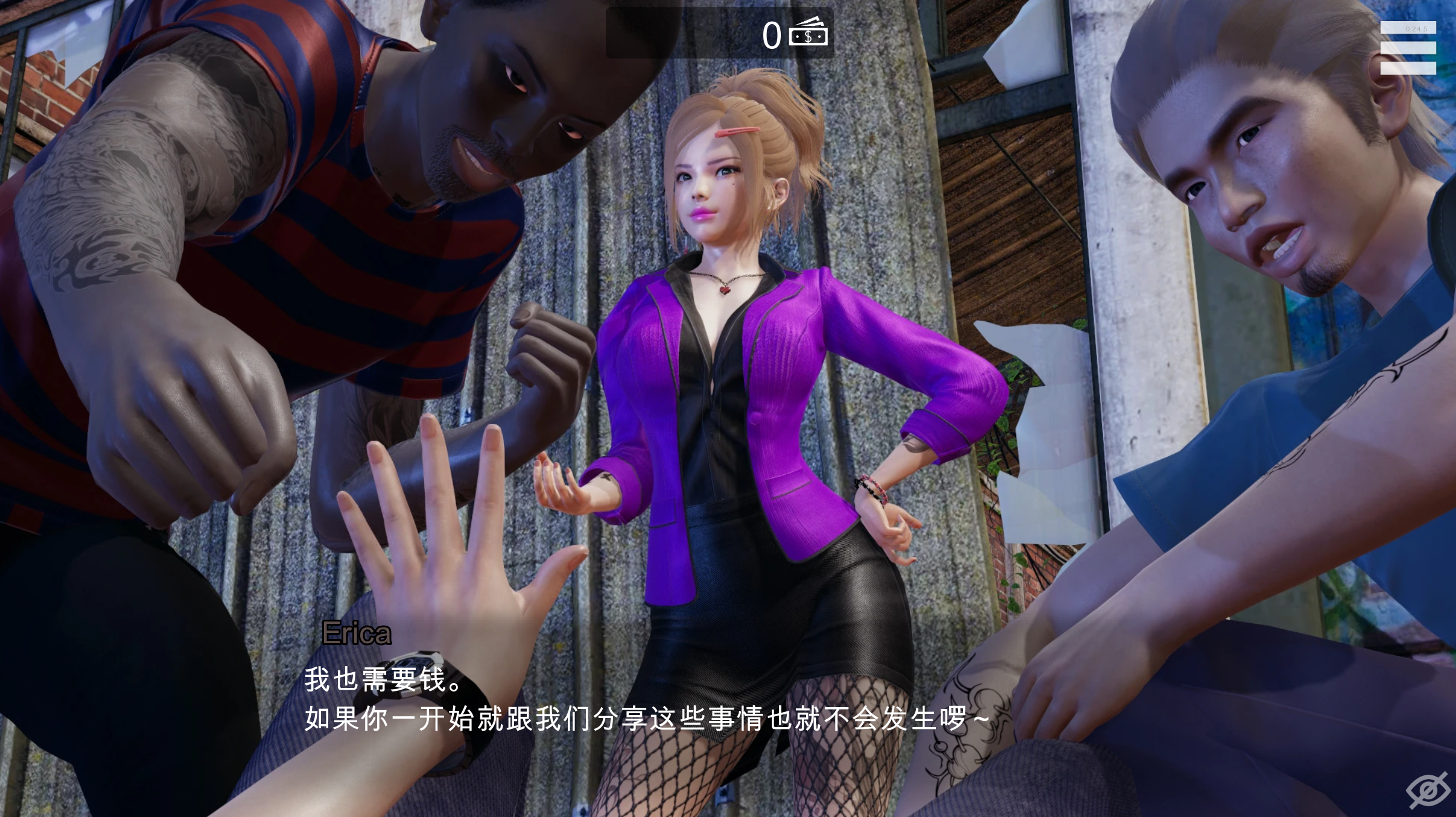
Task: Open the hamburger menu
Action: pyautogui.click(x=1408, y=48)
